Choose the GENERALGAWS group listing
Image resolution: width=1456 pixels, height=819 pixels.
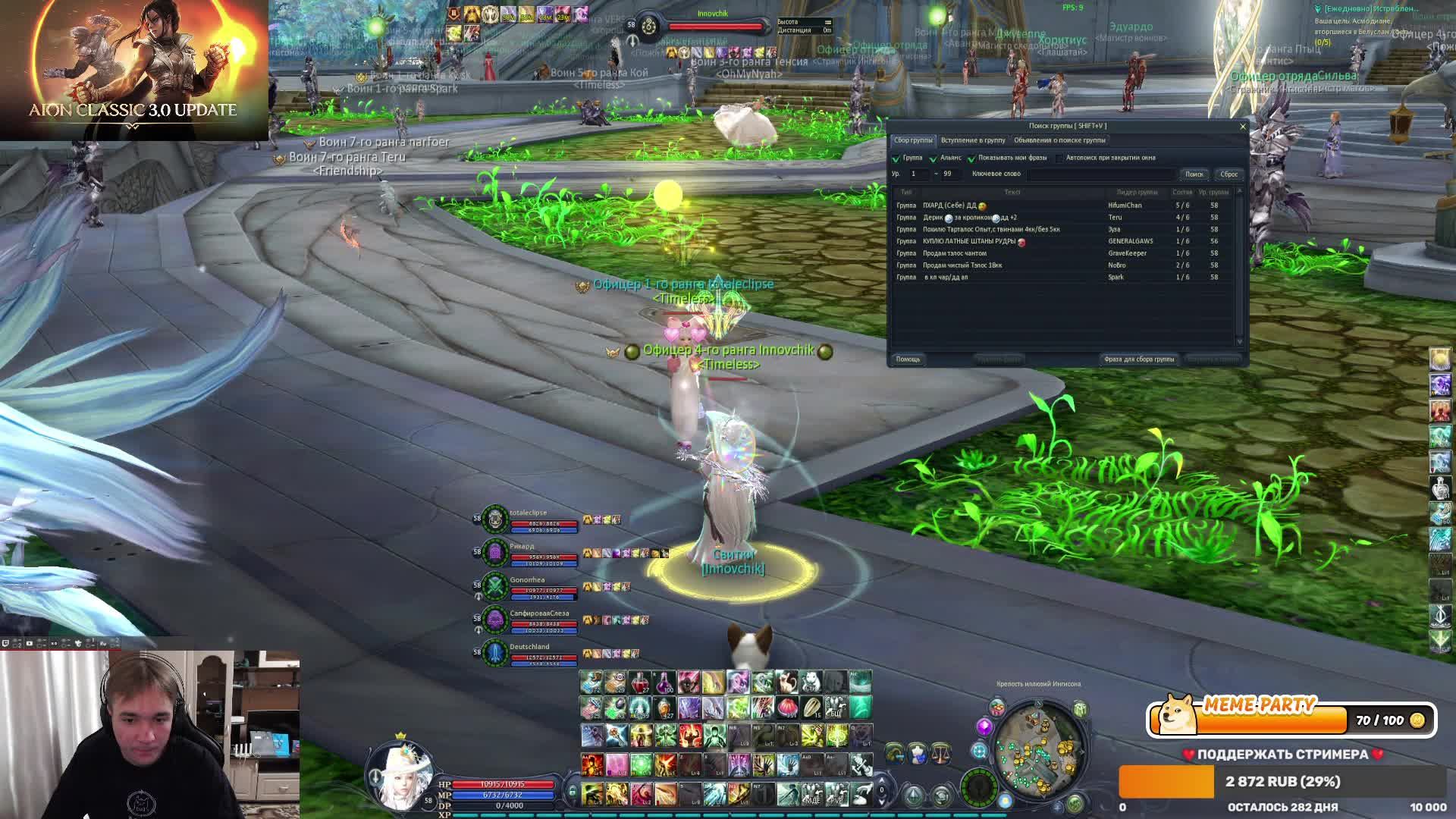[1062, 241]
